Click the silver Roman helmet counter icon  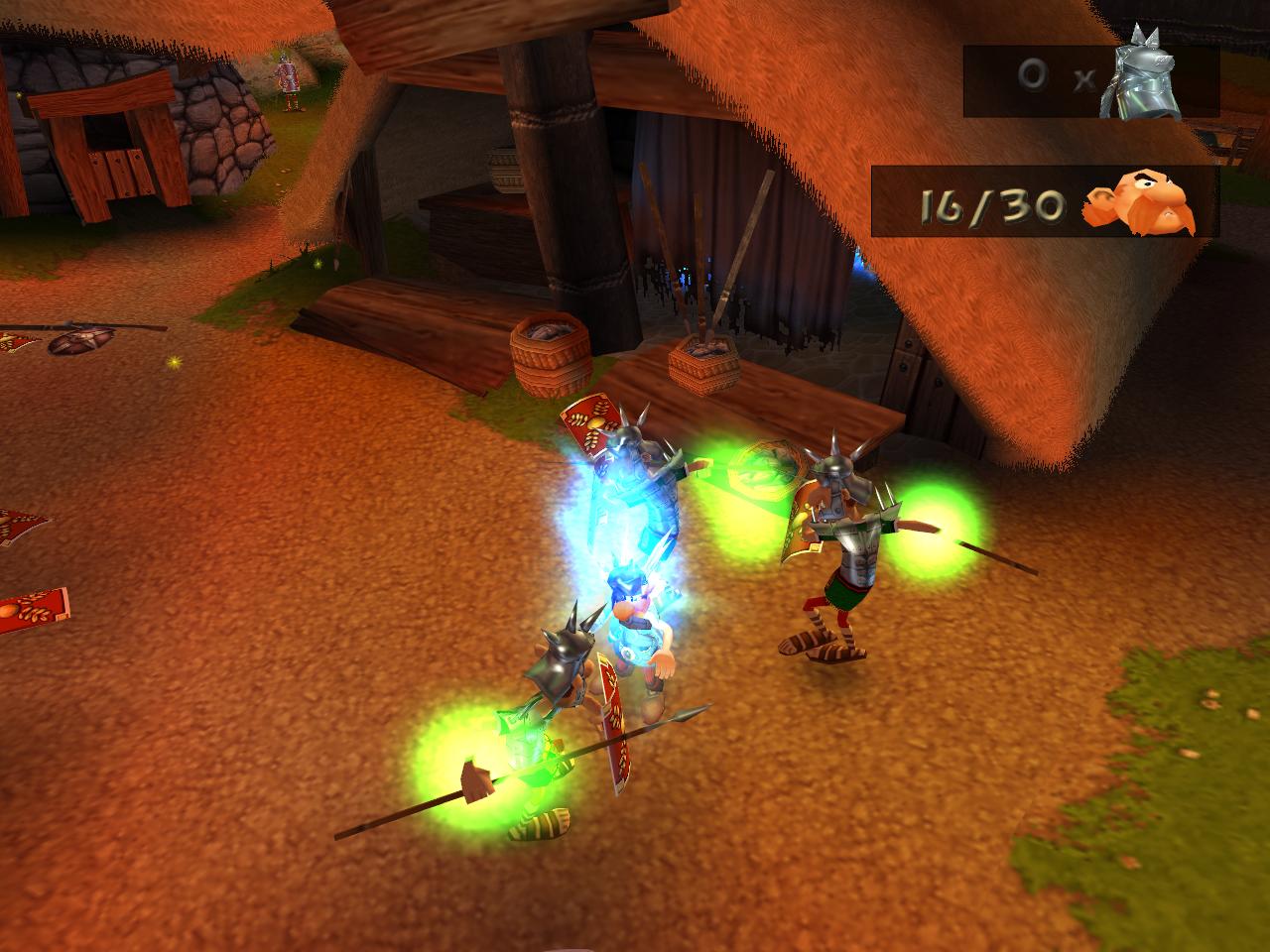pyautogui.click(x=1145, y=75)
